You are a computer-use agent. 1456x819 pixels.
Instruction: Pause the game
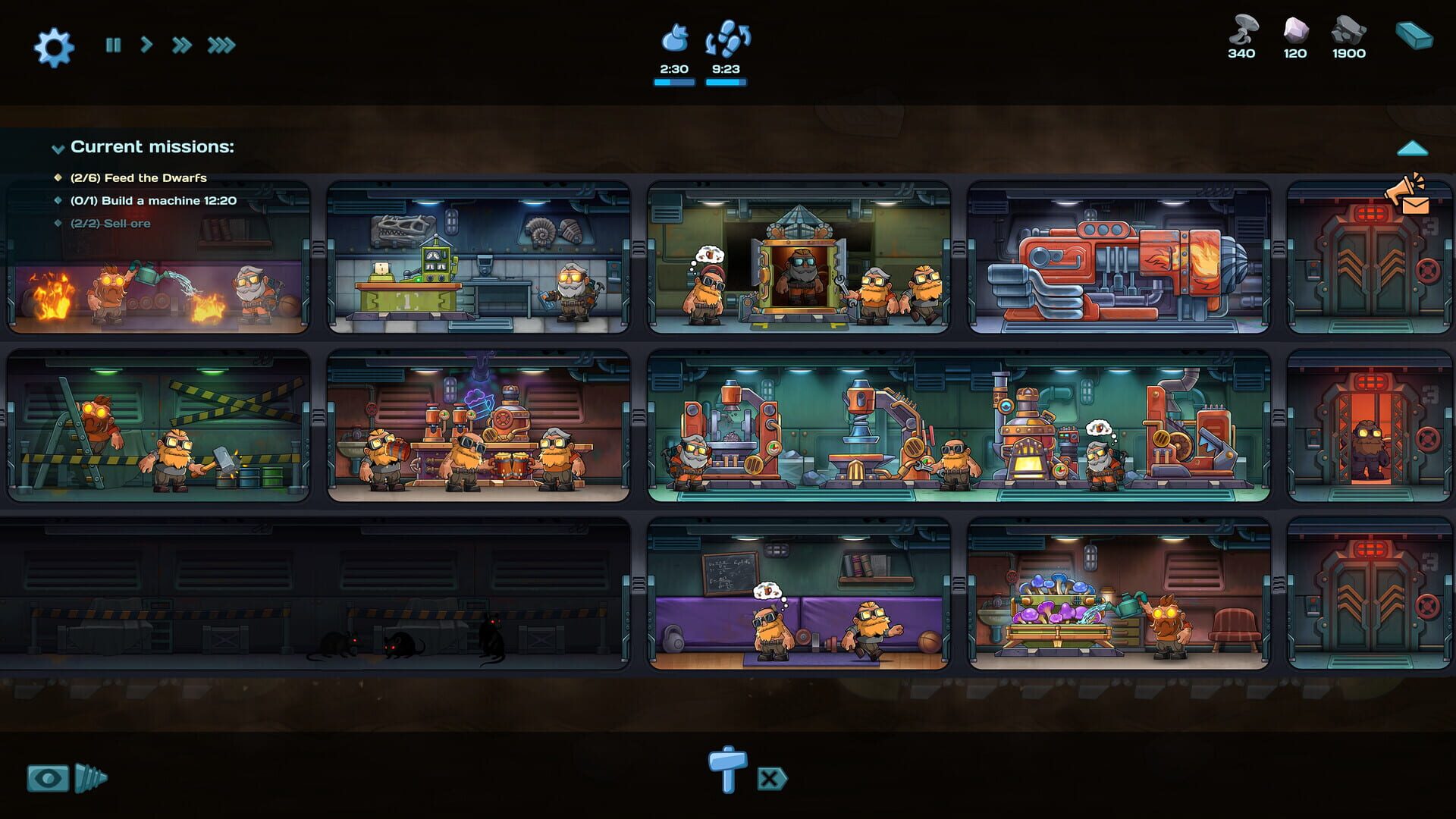pyautogui.click(x=112, y=46)
